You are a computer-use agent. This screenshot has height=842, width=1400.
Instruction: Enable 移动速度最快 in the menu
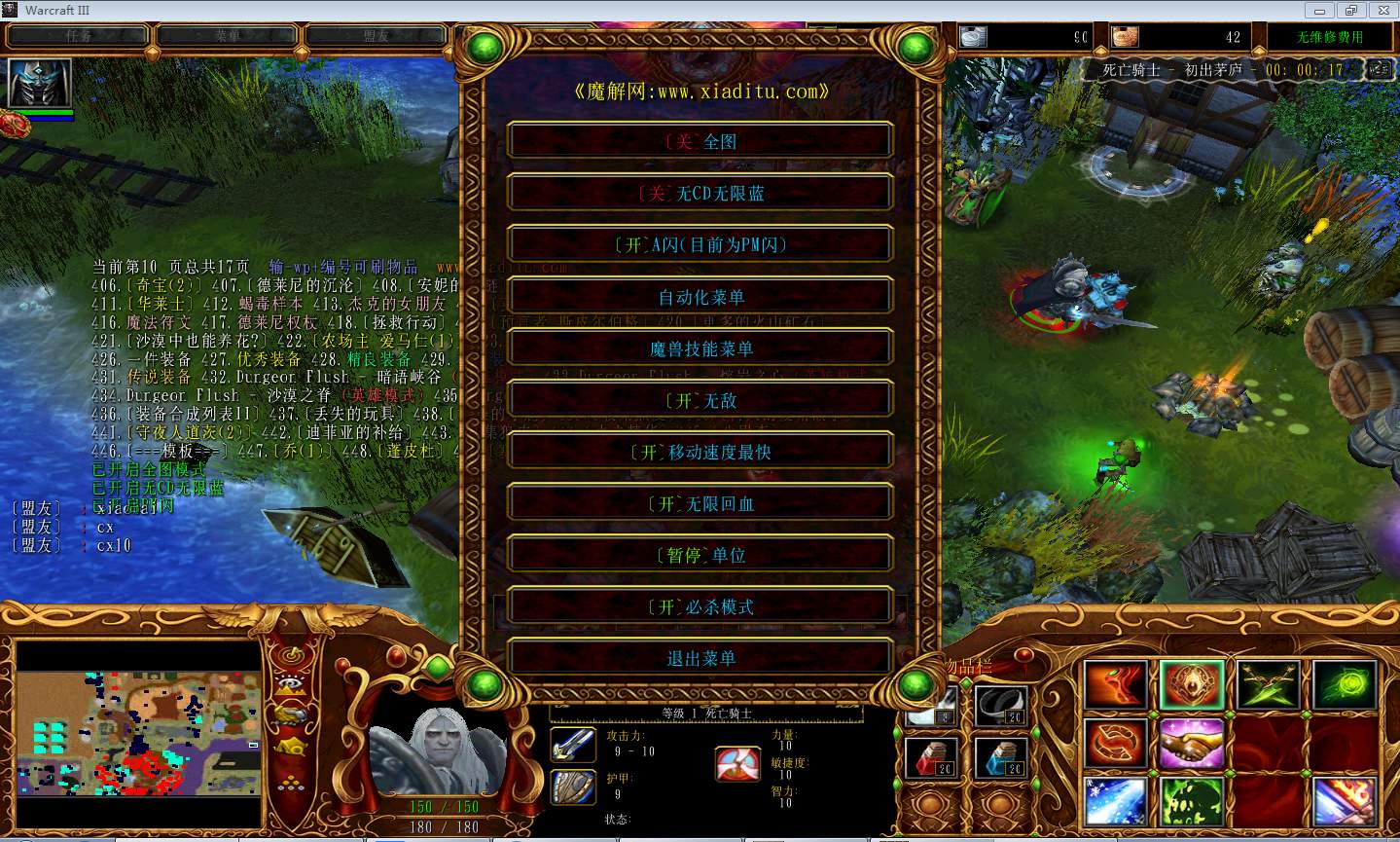point(700,452)
